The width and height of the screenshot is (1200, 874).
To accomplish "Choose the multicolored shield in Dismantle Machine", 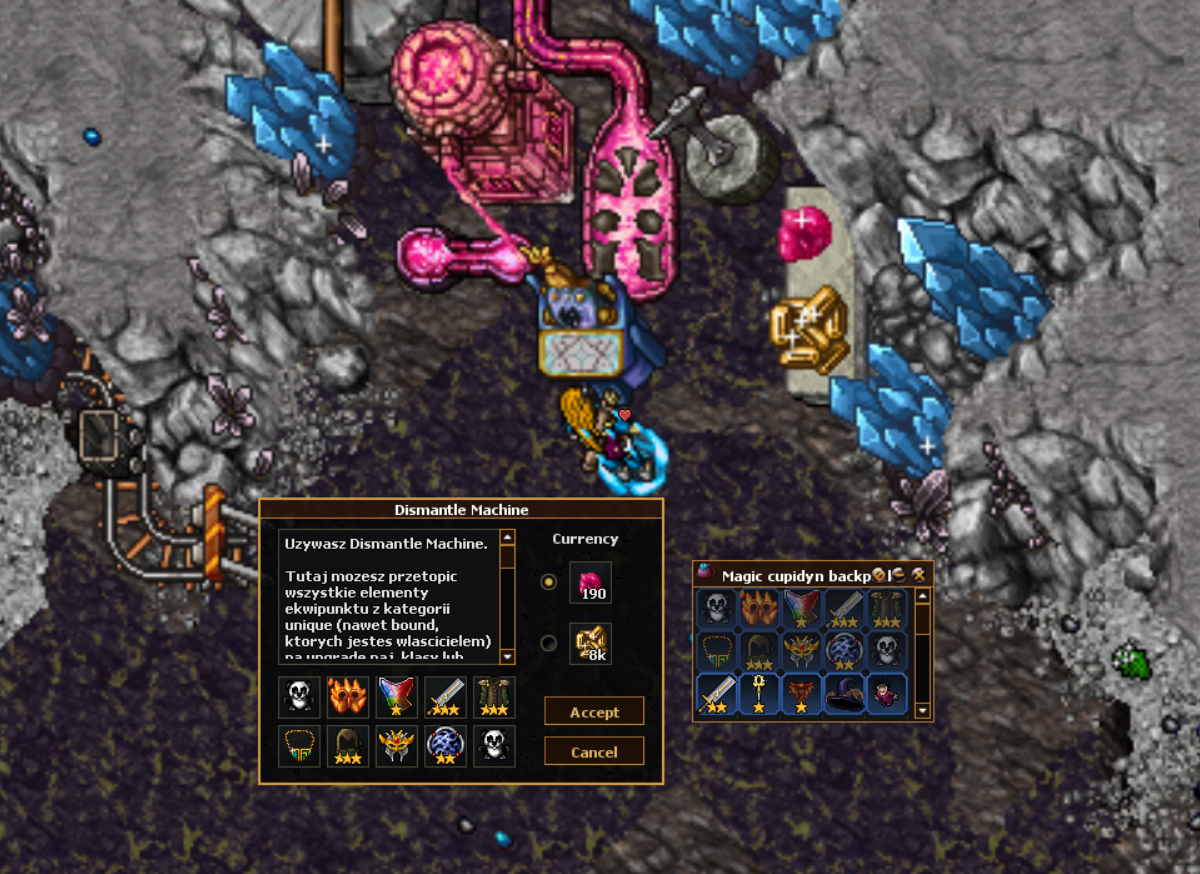I will click(x=396, y=697).
